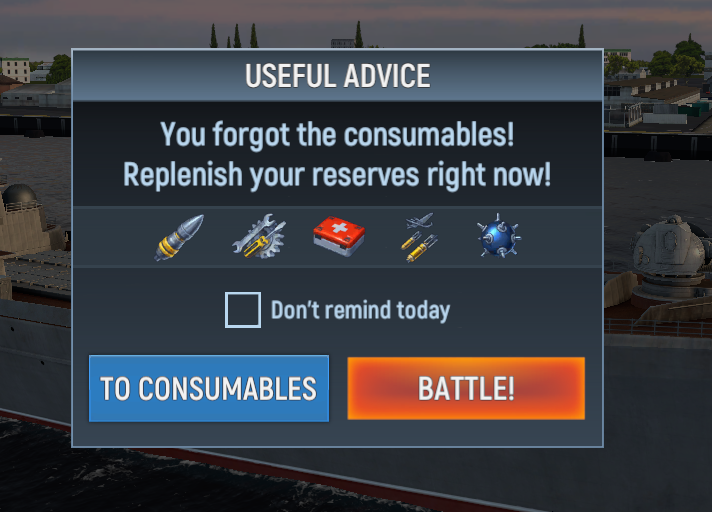Choose the repair wrench and gear icon
The width and height of the screenshot is (712, 512).
pyautogui.click(x=259, y=238)
